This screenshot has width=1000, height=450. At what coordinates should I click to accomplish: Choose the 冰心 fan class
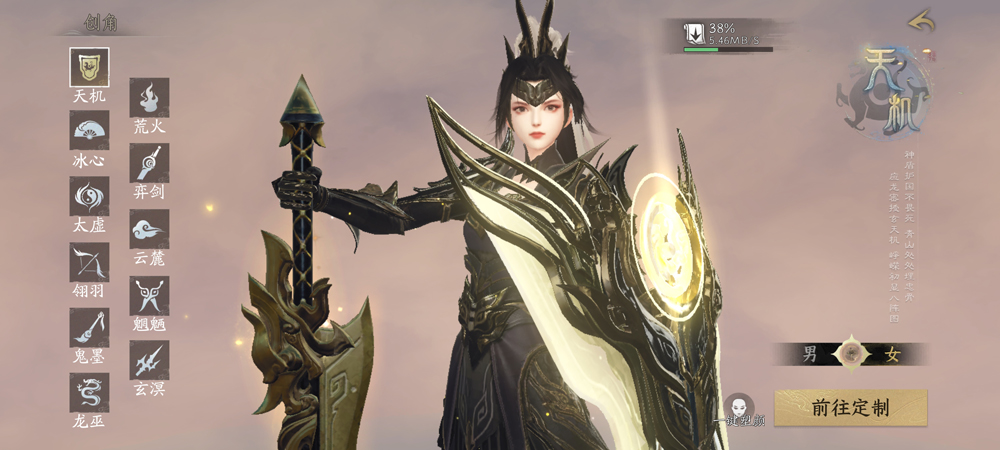click(89, 130)
